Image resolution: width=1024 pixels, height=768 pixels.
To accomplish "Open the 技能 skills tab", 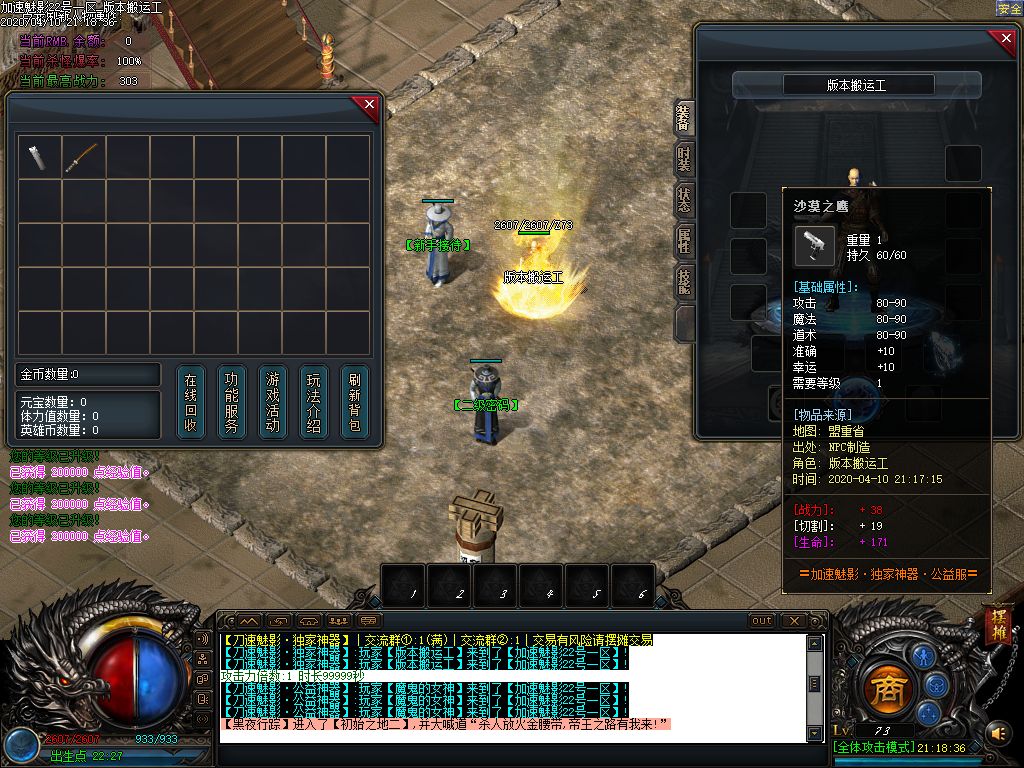I will (684, 281).
